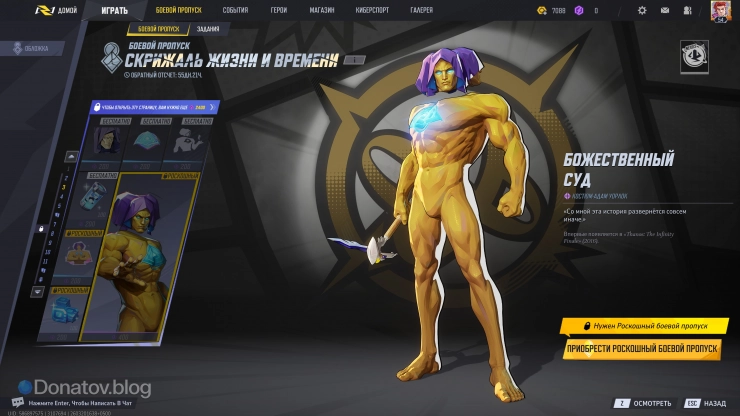
Task: Purchase the luxury battle pass
Action: [642, 349]
